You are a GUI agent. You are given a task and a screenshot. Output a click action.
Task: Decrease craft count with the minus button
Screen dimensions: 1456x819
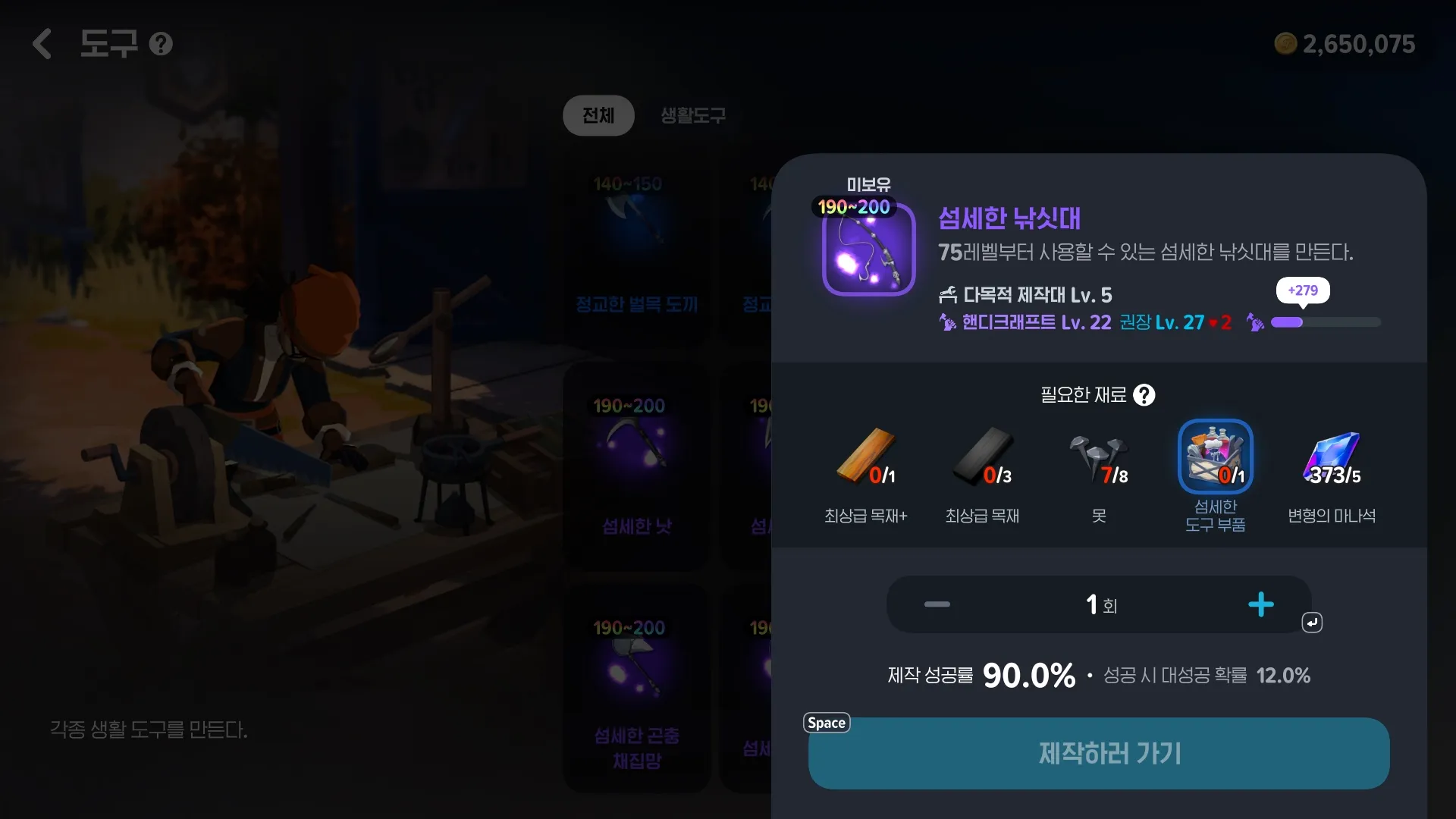pos(937,604)
